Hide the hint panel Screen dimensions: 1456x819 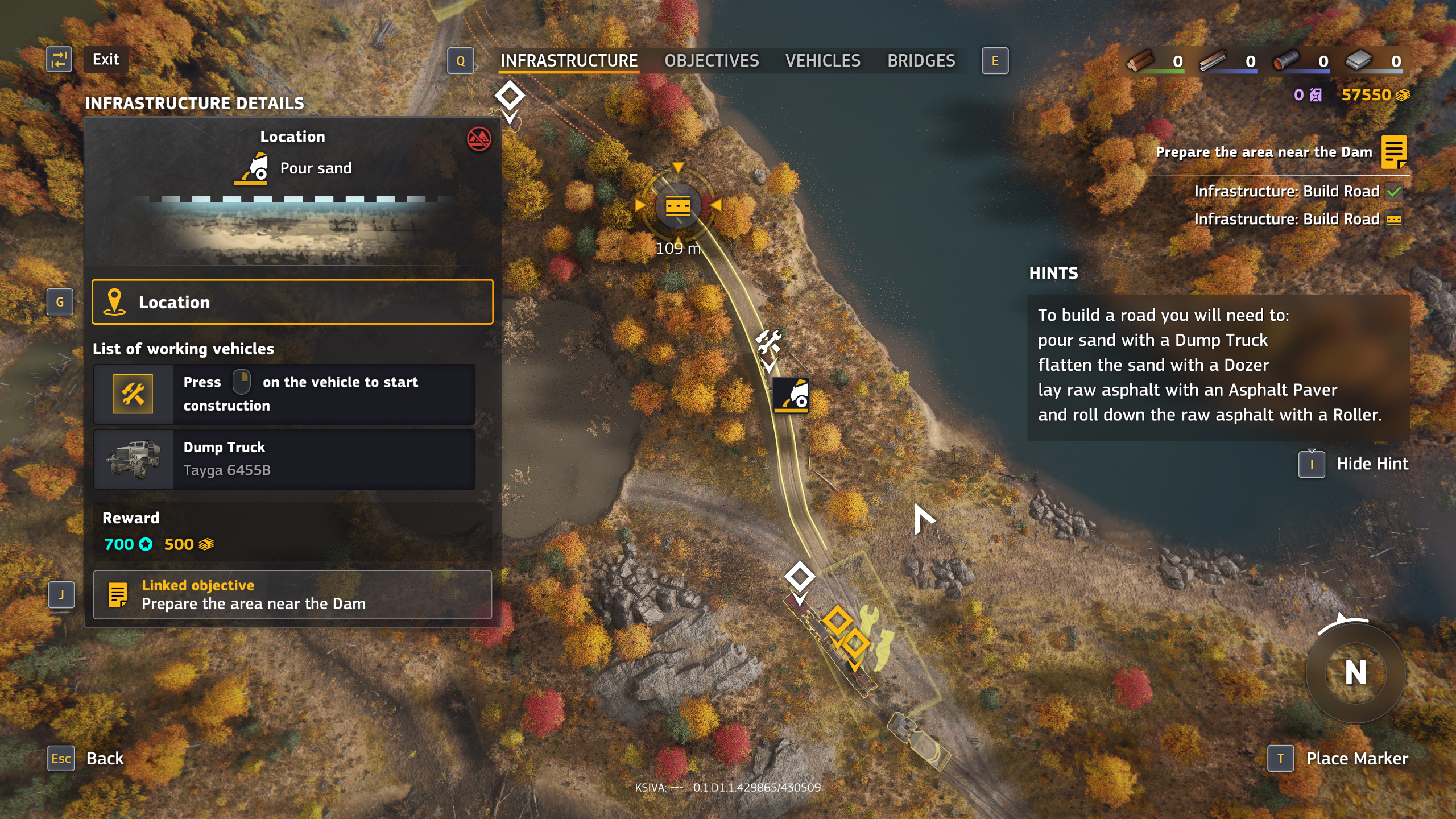tap(1372, 464)
